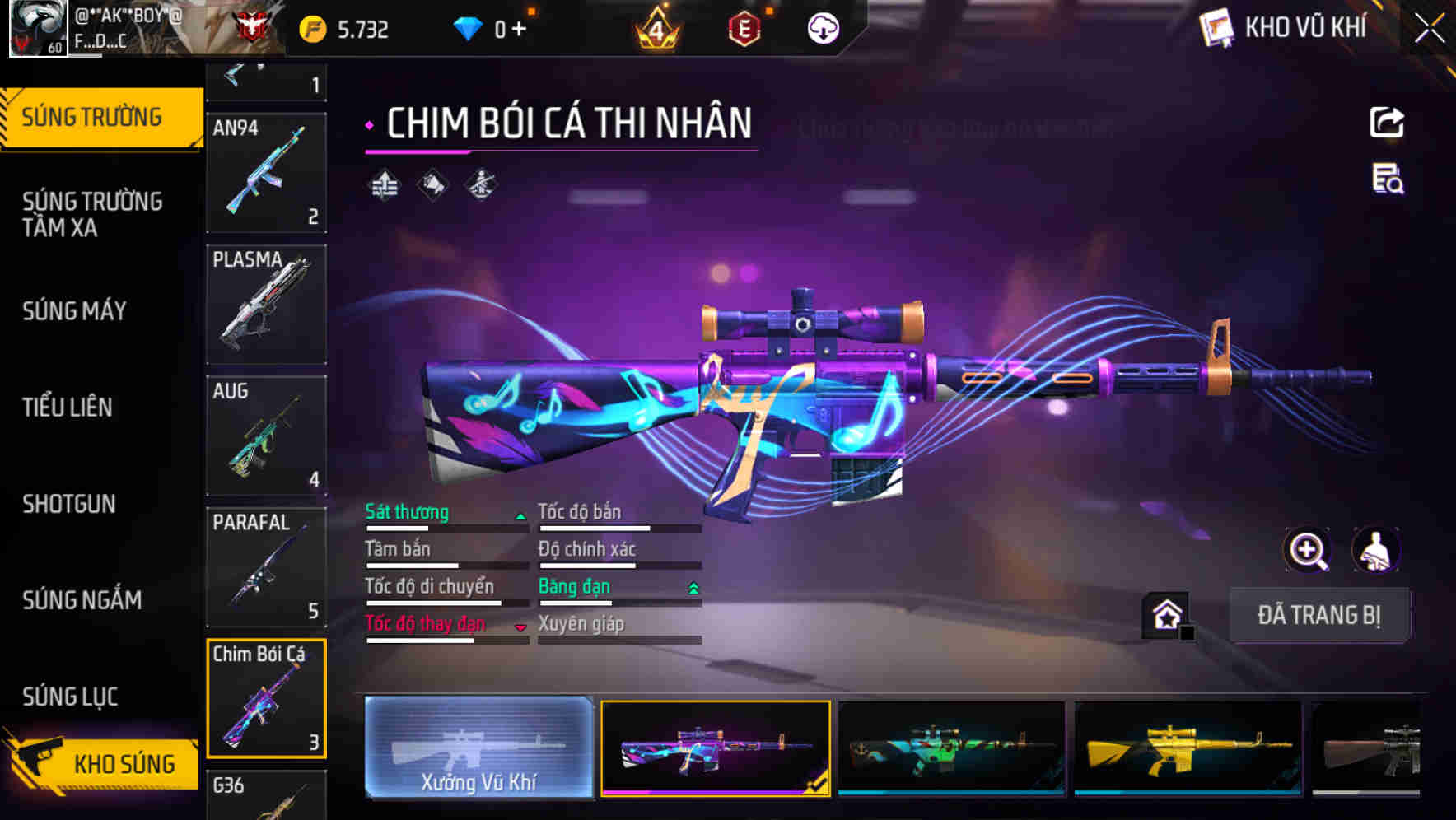
Task: Choose the teal green rifle skin
Action: coord(951,748)
